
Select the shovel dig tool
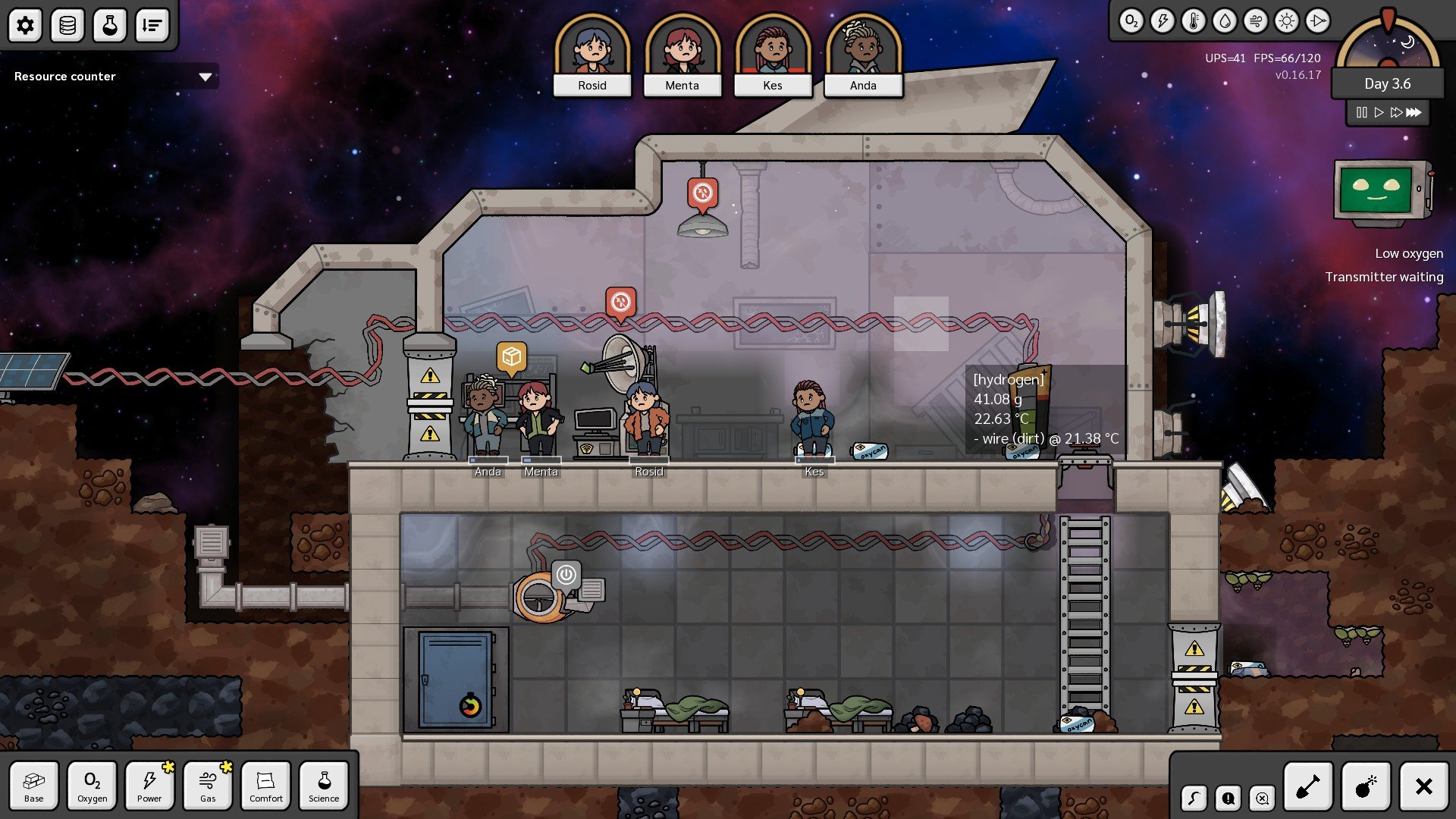[1308, 787]
